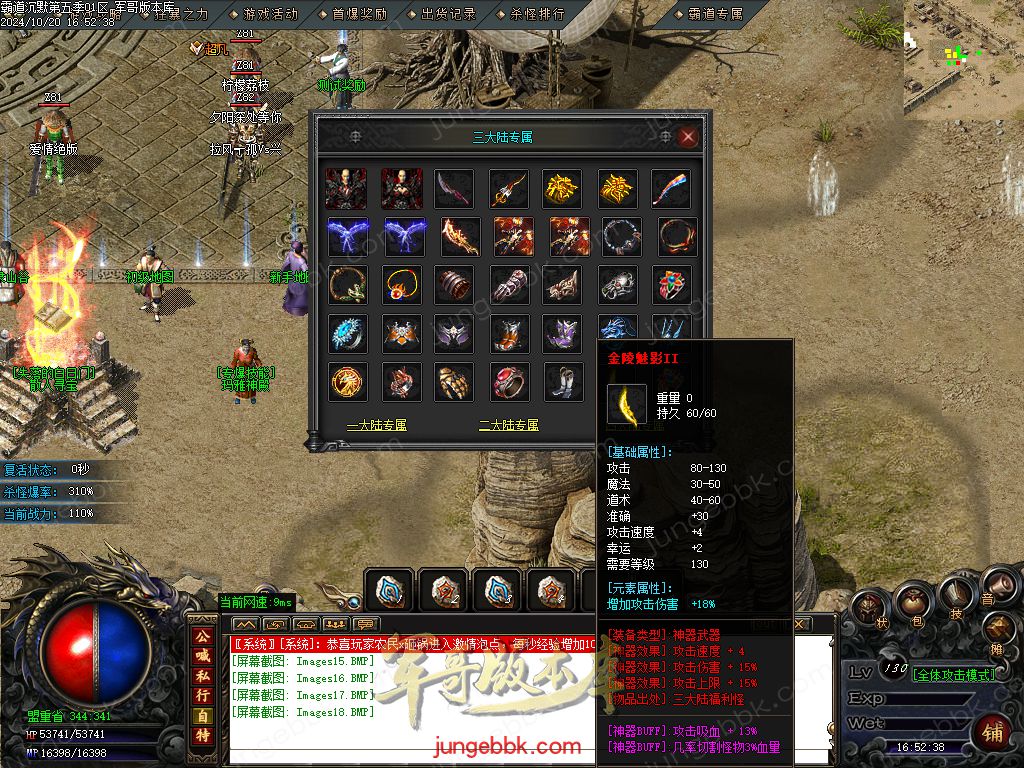This screenshot has height=768, width=1024.
Task: Open the shop with red 铺 button
Action: click(x=993, y=732)
